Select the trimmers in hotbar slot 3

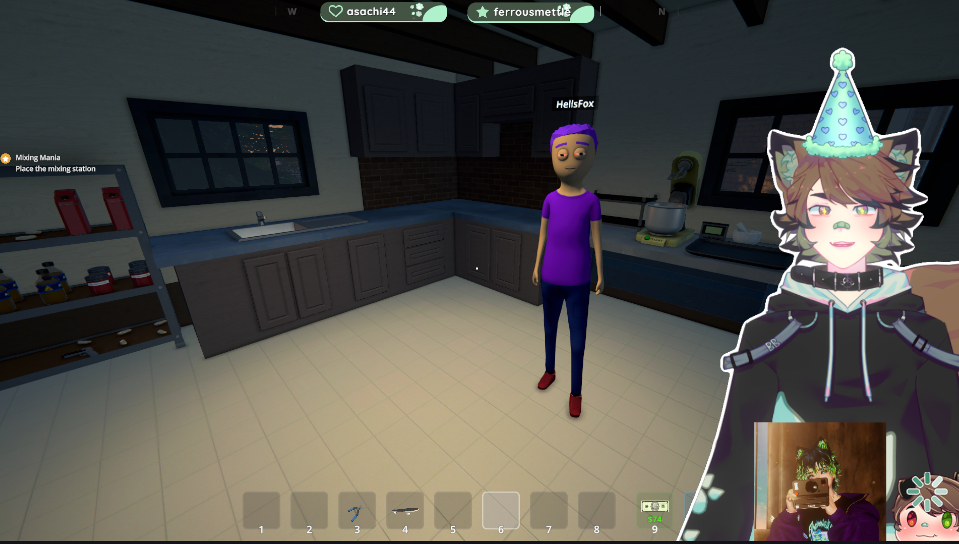pos(357,510)
